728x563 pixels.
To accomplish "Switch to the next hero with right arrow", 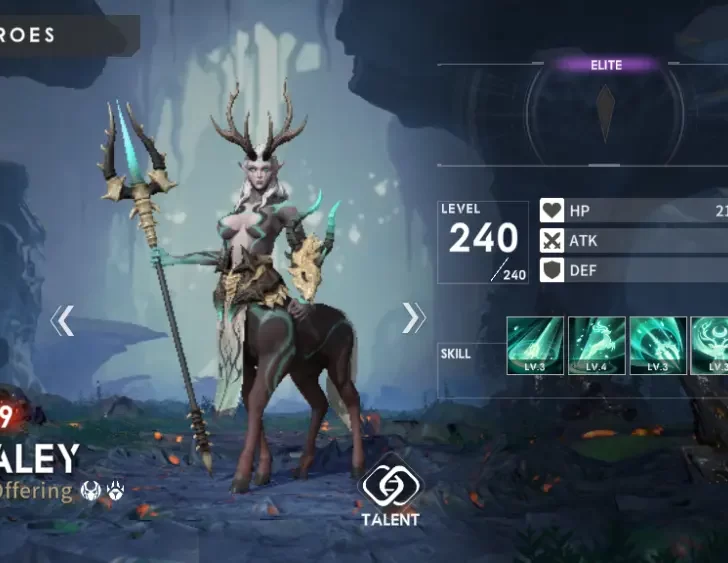I will point(413,318).
